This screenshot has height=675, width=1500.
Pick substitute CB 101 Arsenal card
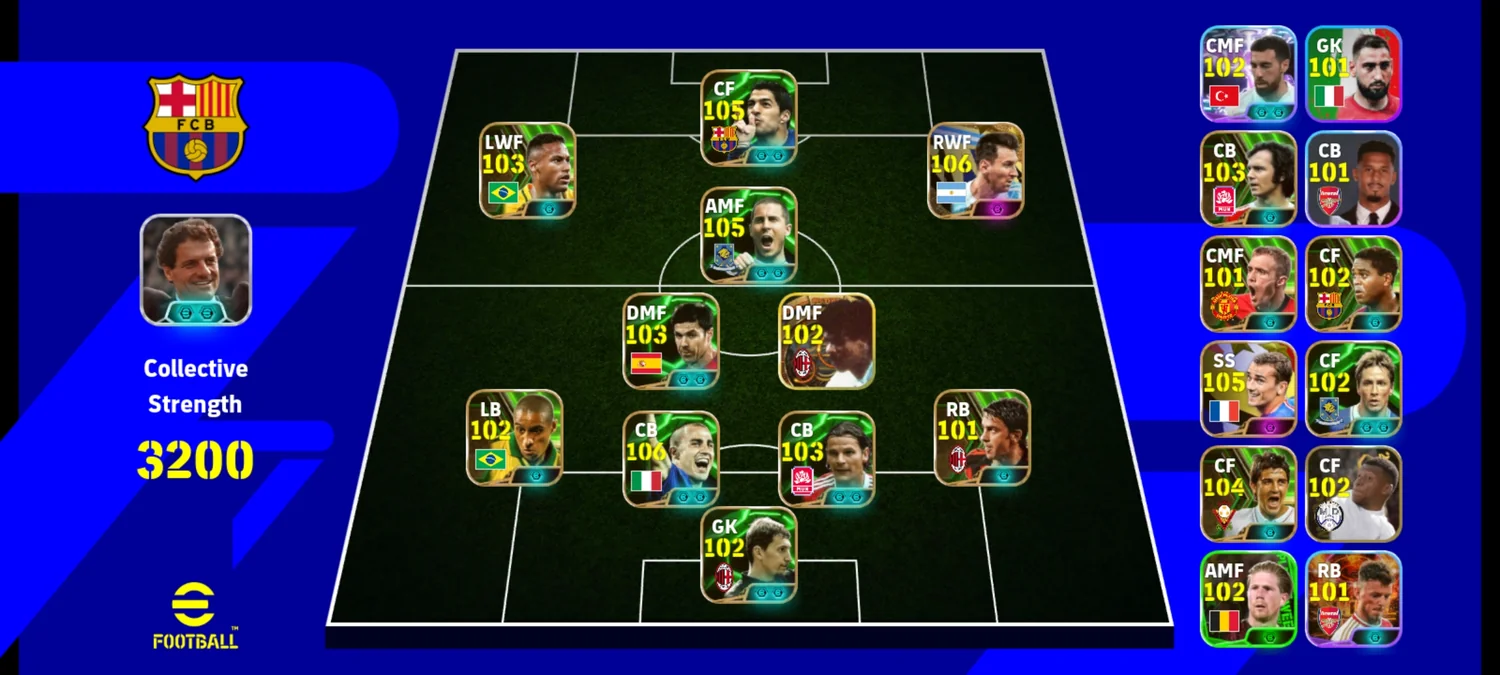pos(1353,179)
